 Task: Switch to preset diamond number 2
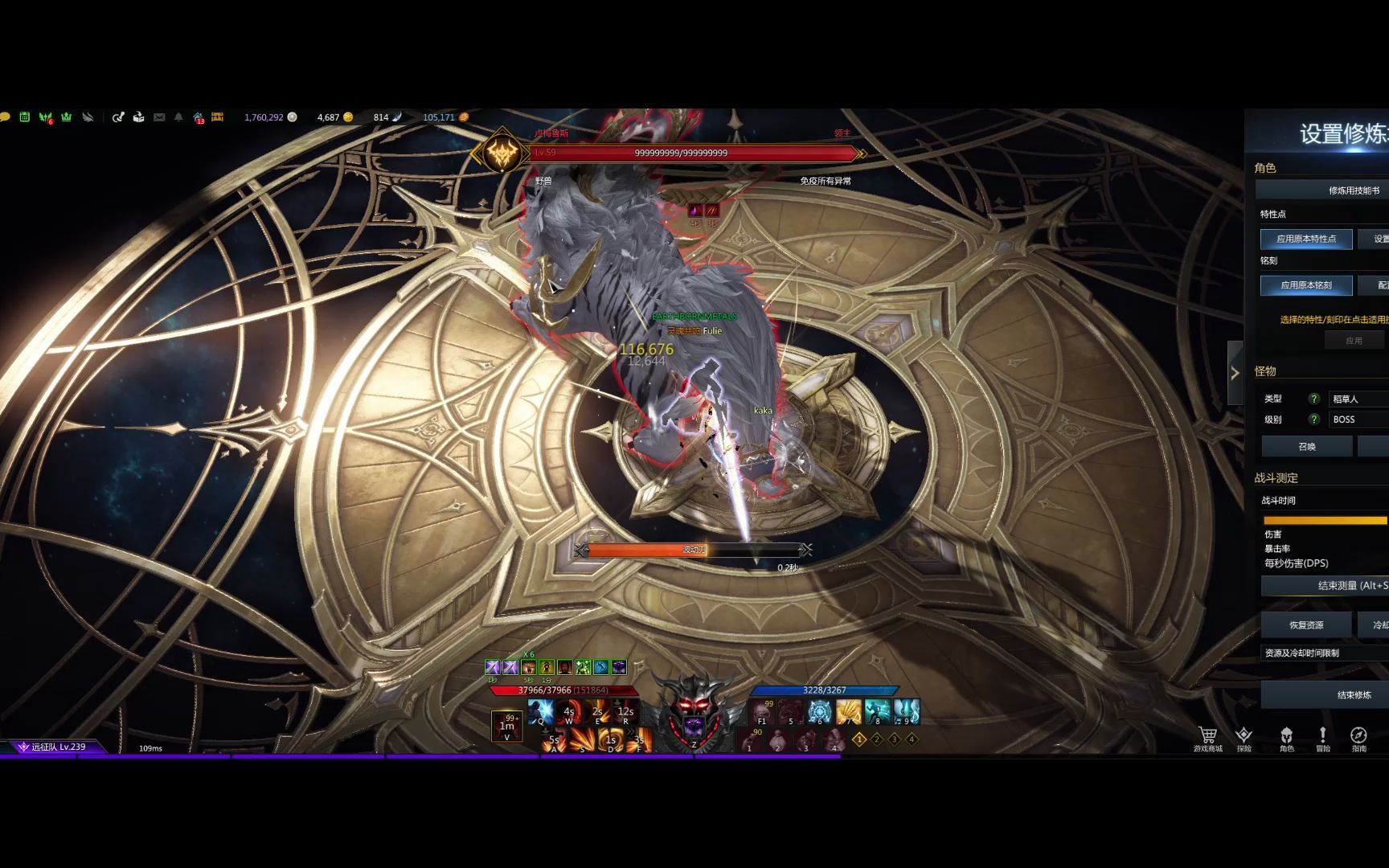coord(877,739)
